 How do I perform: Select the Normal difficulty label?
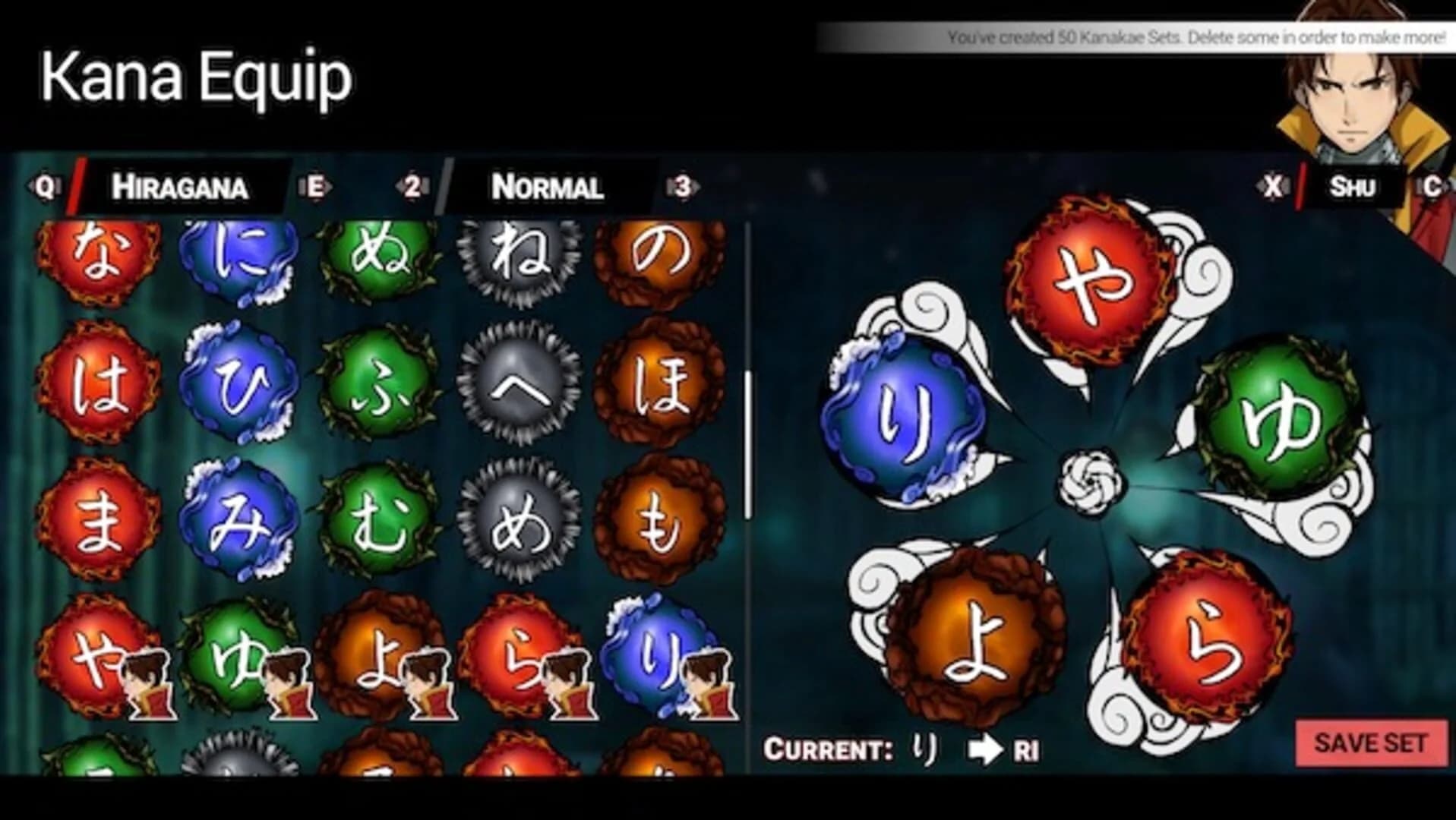[547, 188]
